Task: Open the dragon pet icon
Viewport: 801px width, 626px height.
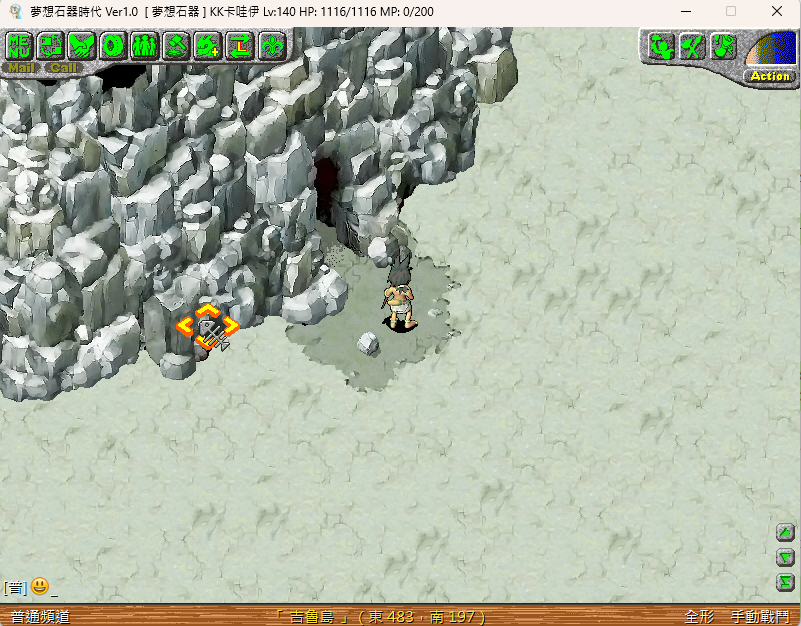Action: point(208,46)
